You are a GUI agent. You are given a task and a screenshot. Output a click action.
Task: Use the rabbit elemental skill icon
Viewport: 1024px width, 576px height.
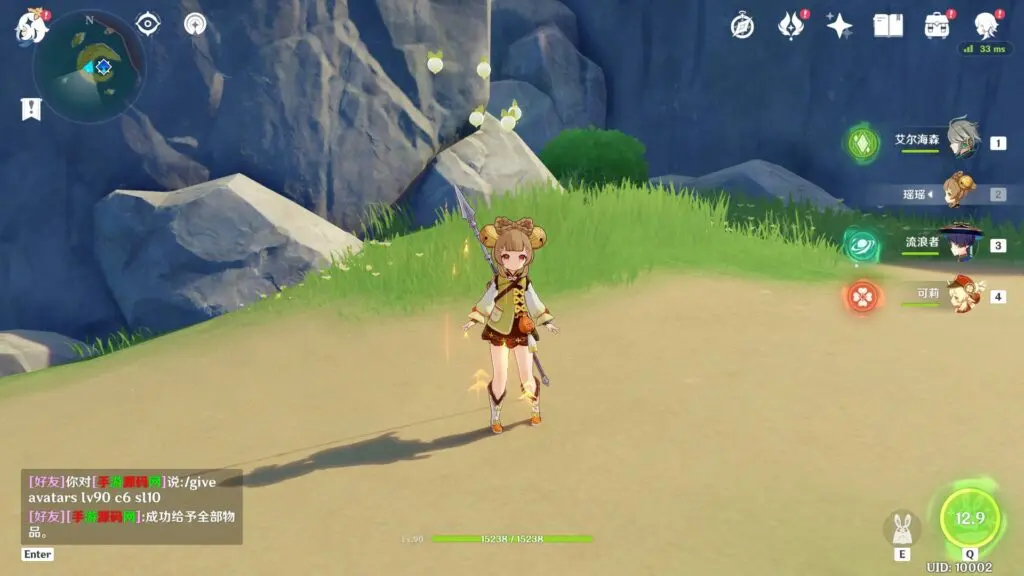click(x=901, y=529)
